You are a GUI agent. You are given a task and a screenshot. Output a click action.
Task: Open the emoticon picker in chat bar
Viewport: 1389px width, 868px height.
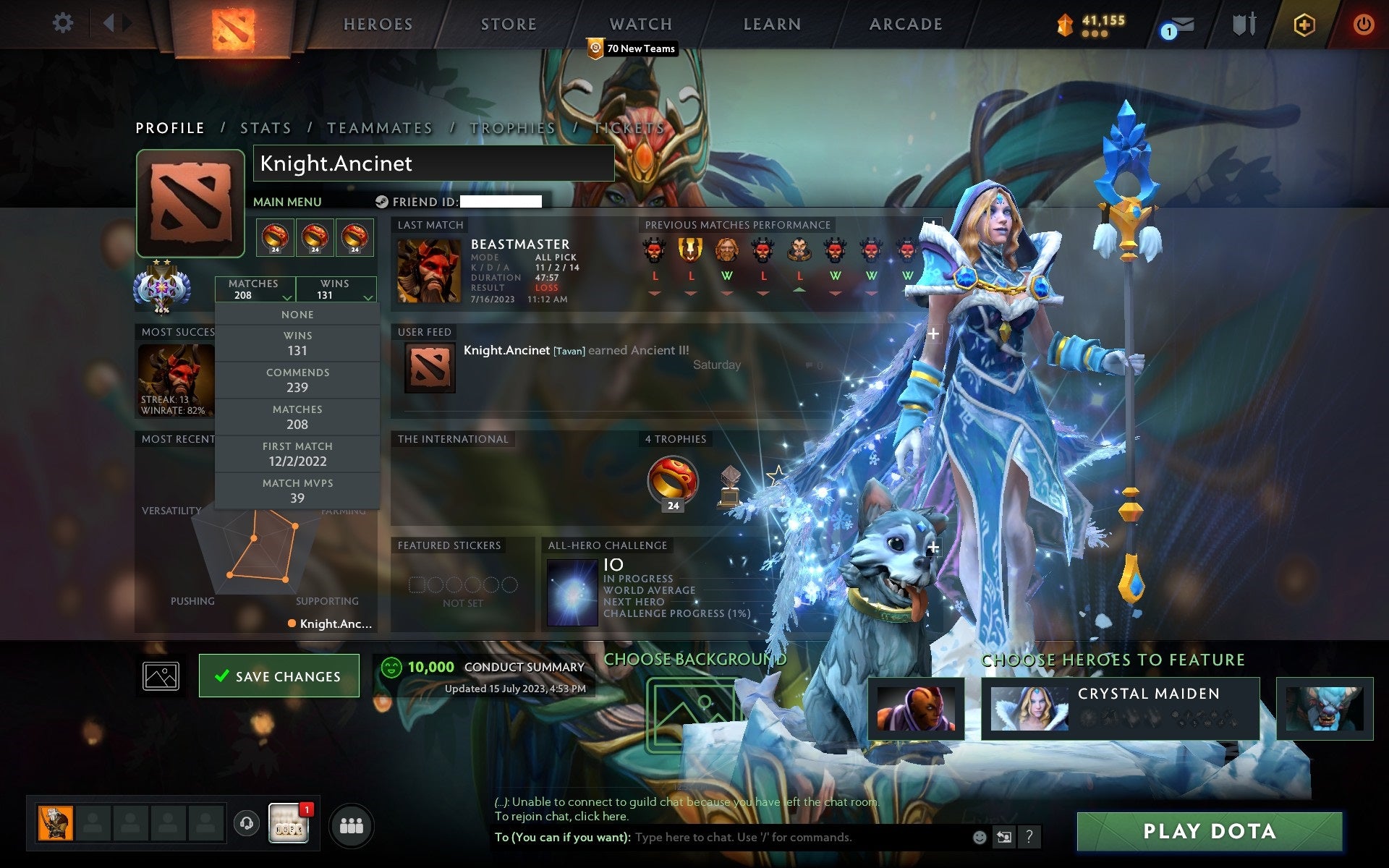pyautogui.click(x=980, y=838)
